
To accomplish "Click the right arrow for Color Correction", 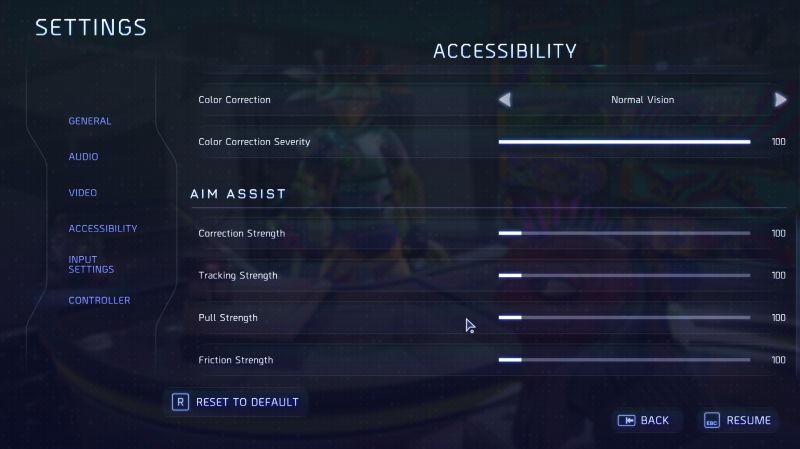I will tap(780, 100).
